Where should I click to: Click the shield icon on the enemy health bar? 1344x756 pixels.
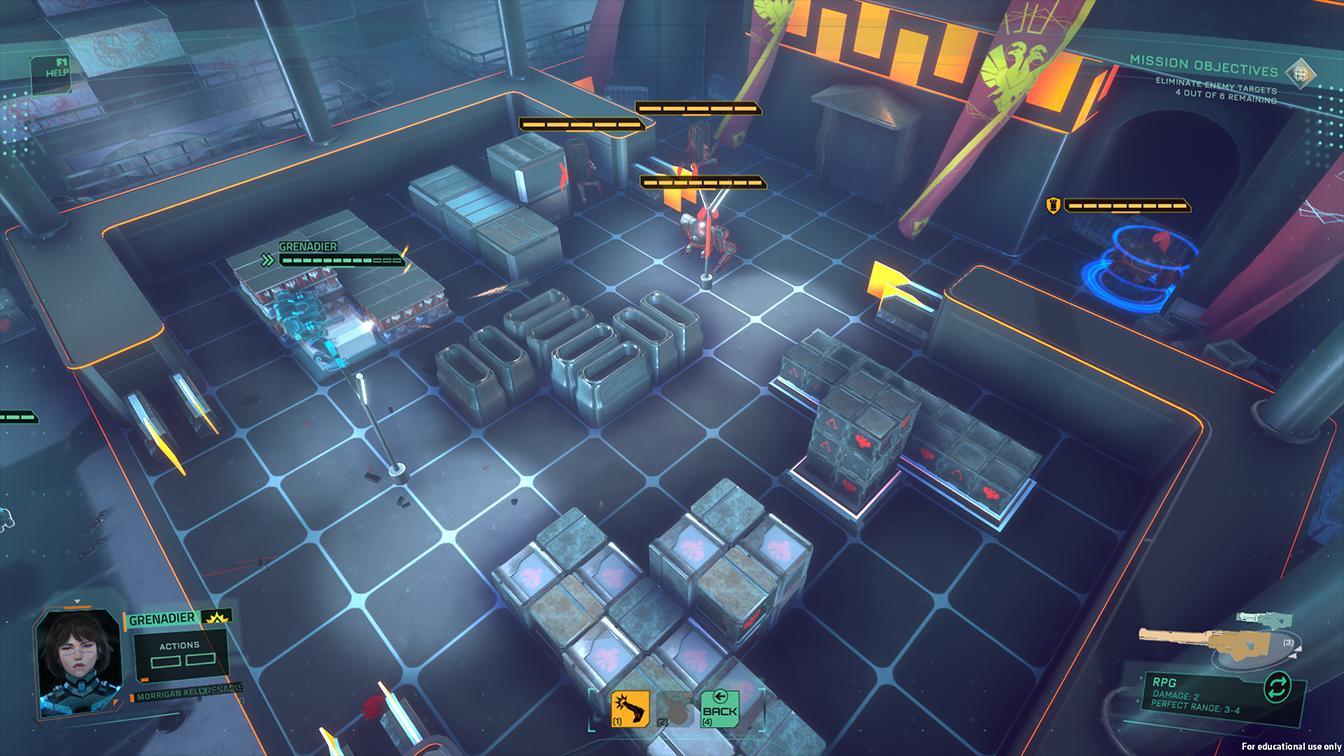(x=1052, y=207)
